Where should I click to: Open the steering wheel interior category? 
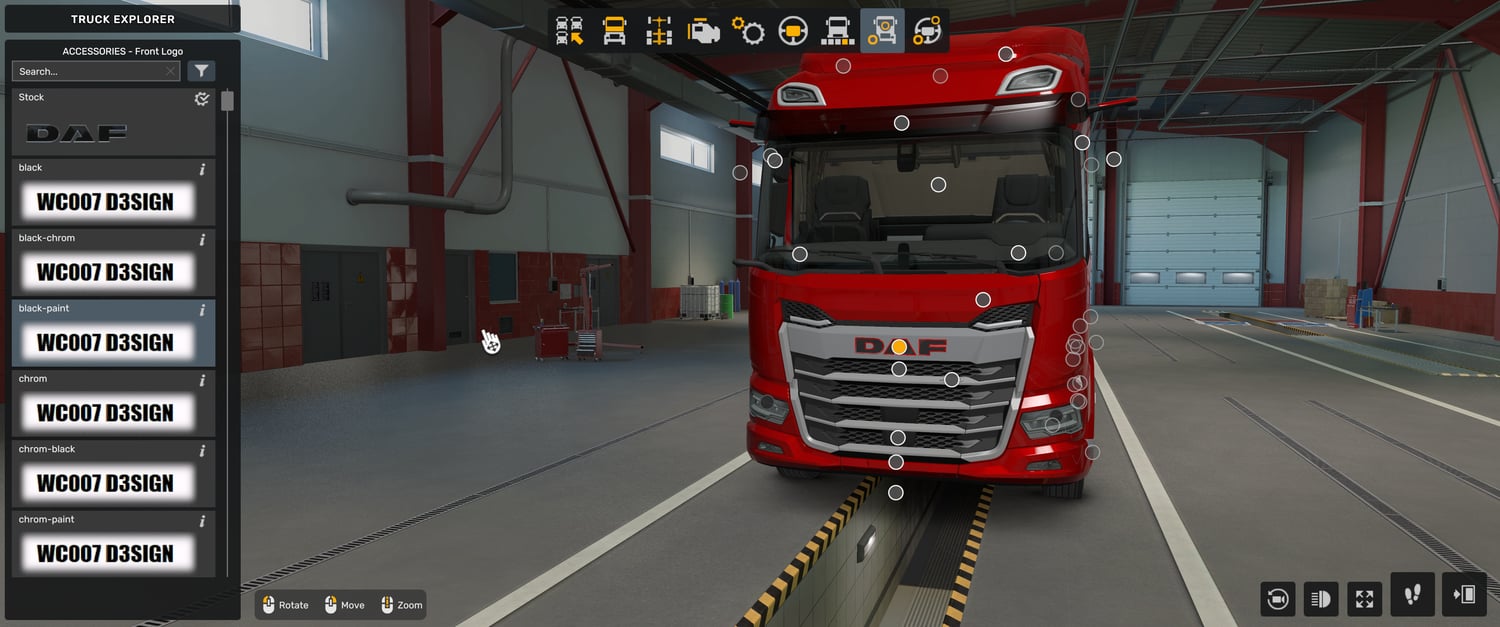pos(793,31)
